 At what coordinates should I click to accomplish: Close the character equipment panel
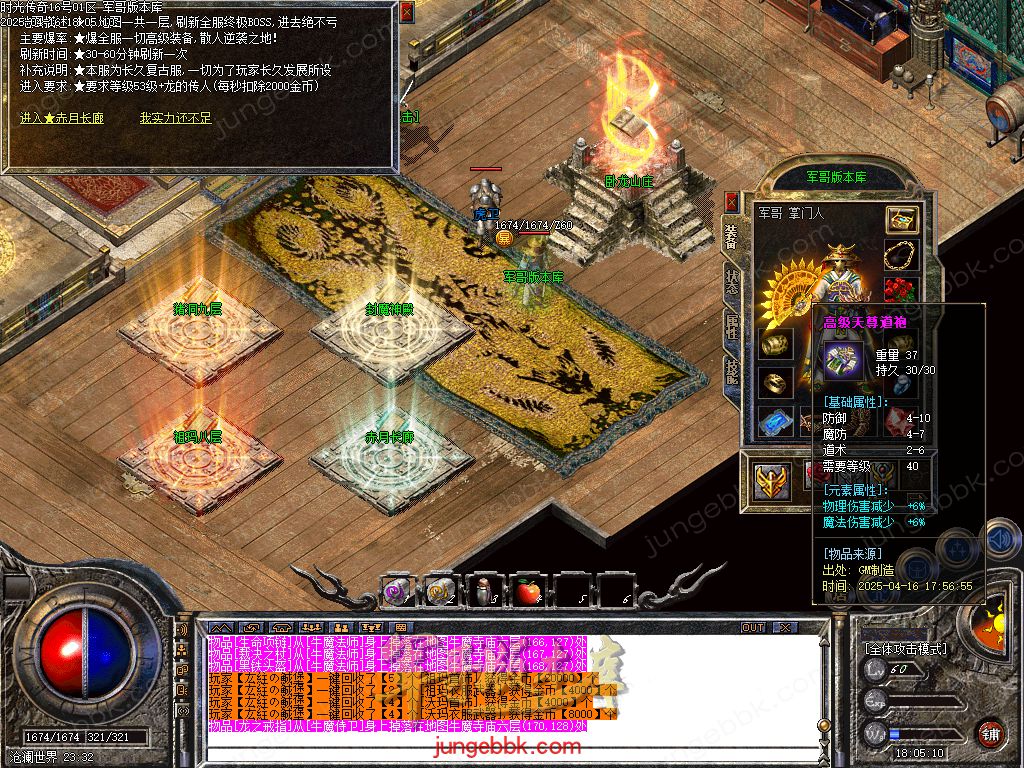732,200
